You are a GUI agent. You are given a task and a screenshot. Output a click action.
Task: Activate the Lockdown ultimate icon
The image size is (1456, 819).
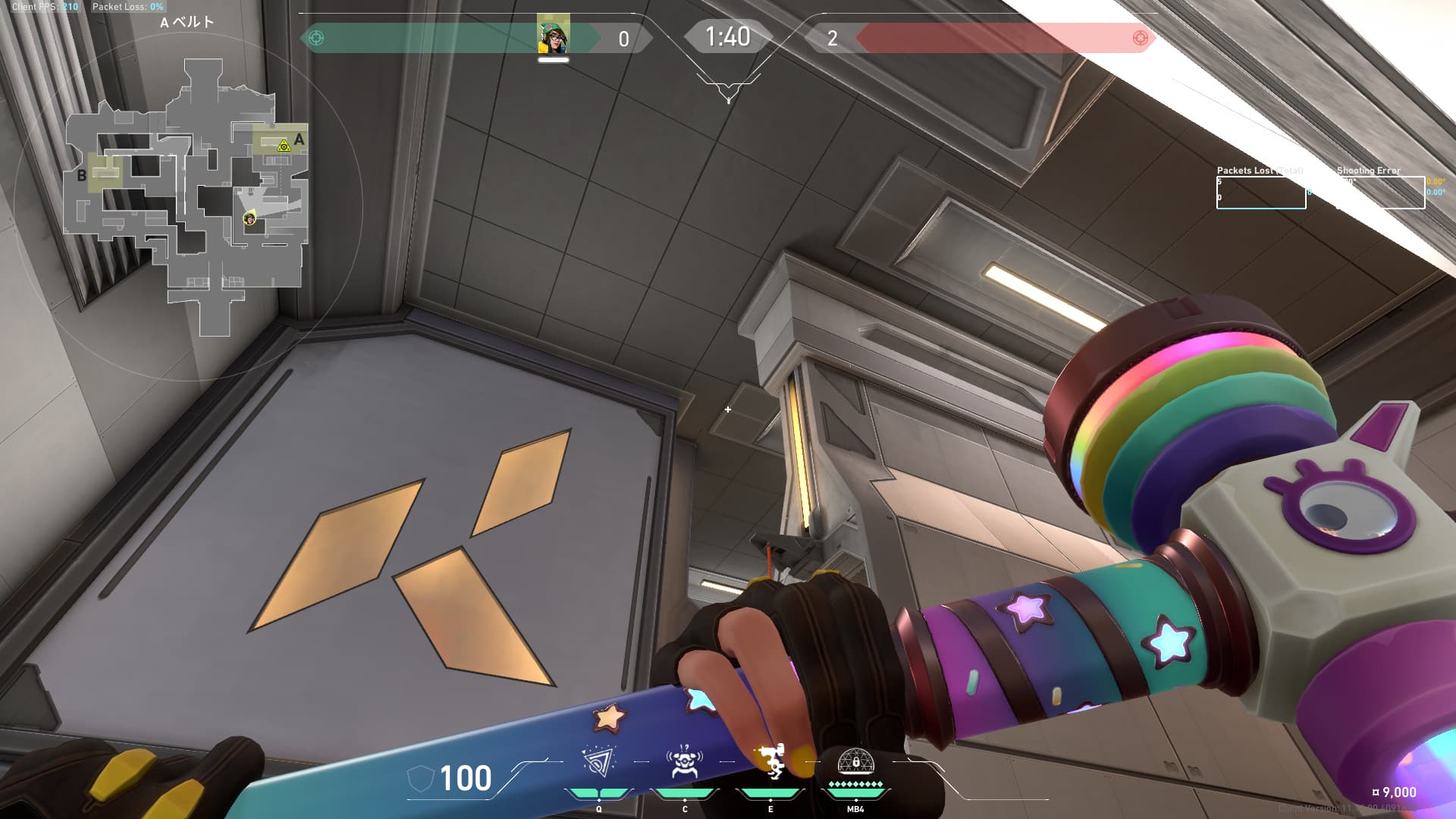coord(855,761)
